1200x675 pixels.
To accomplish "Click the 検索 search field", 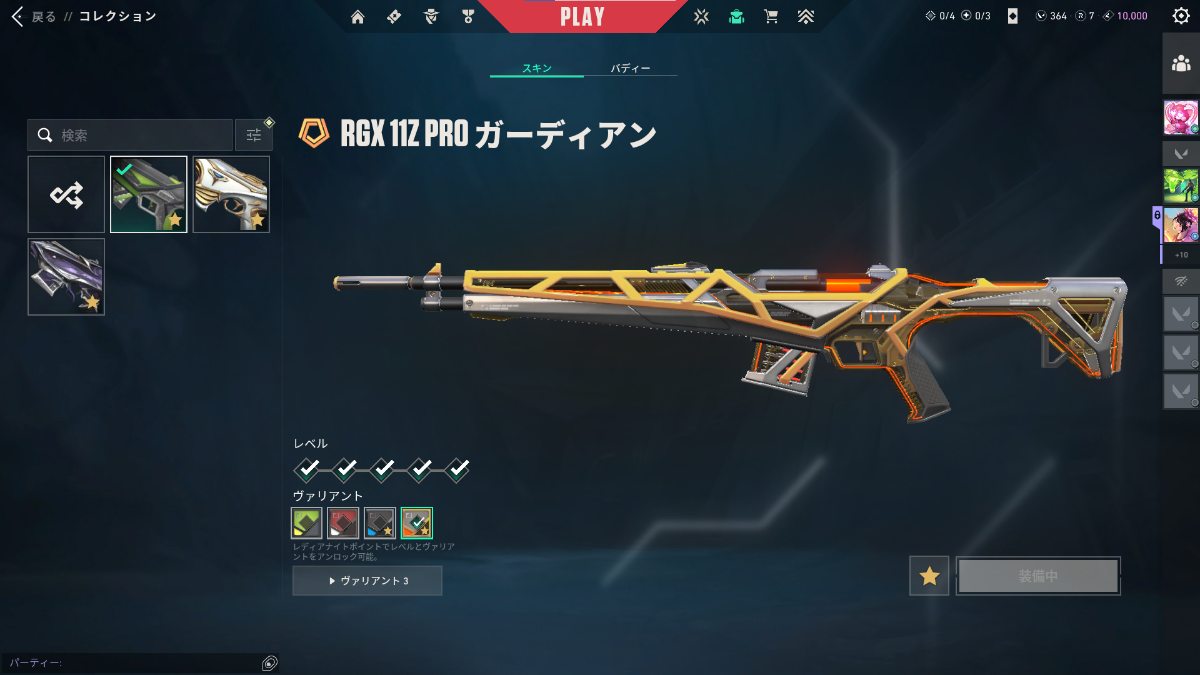I will 140,135.
